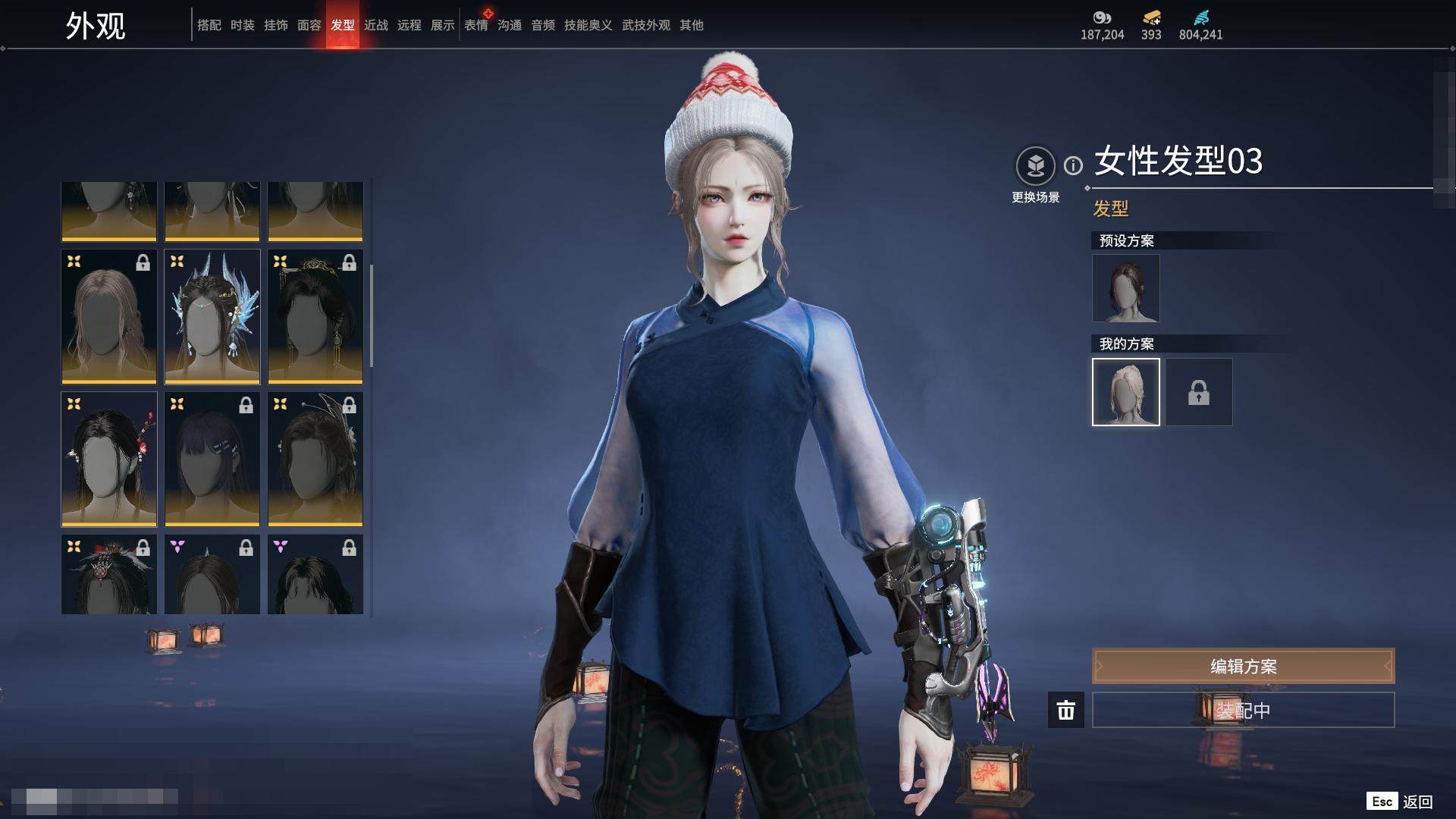Switch to the 其他 tab
1456x819 pixels.
pos(691,25)
